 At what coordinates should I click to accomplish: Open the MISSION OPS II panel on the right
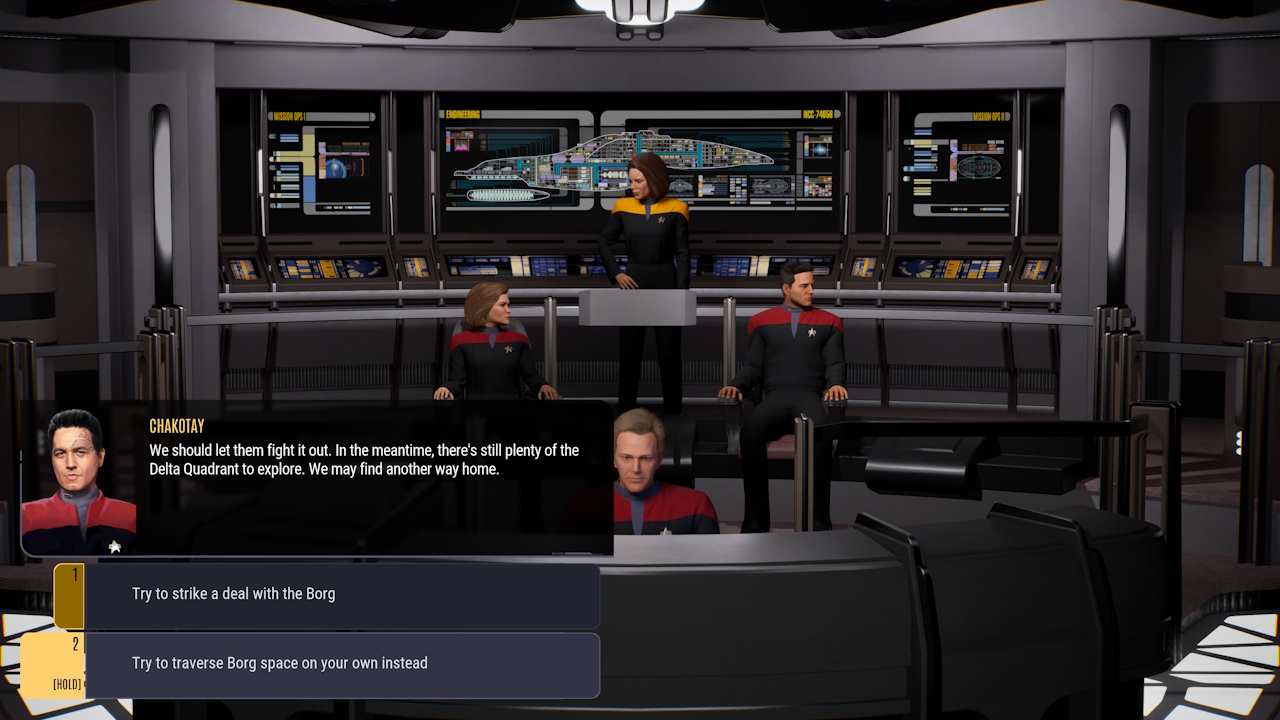[990, 116]
